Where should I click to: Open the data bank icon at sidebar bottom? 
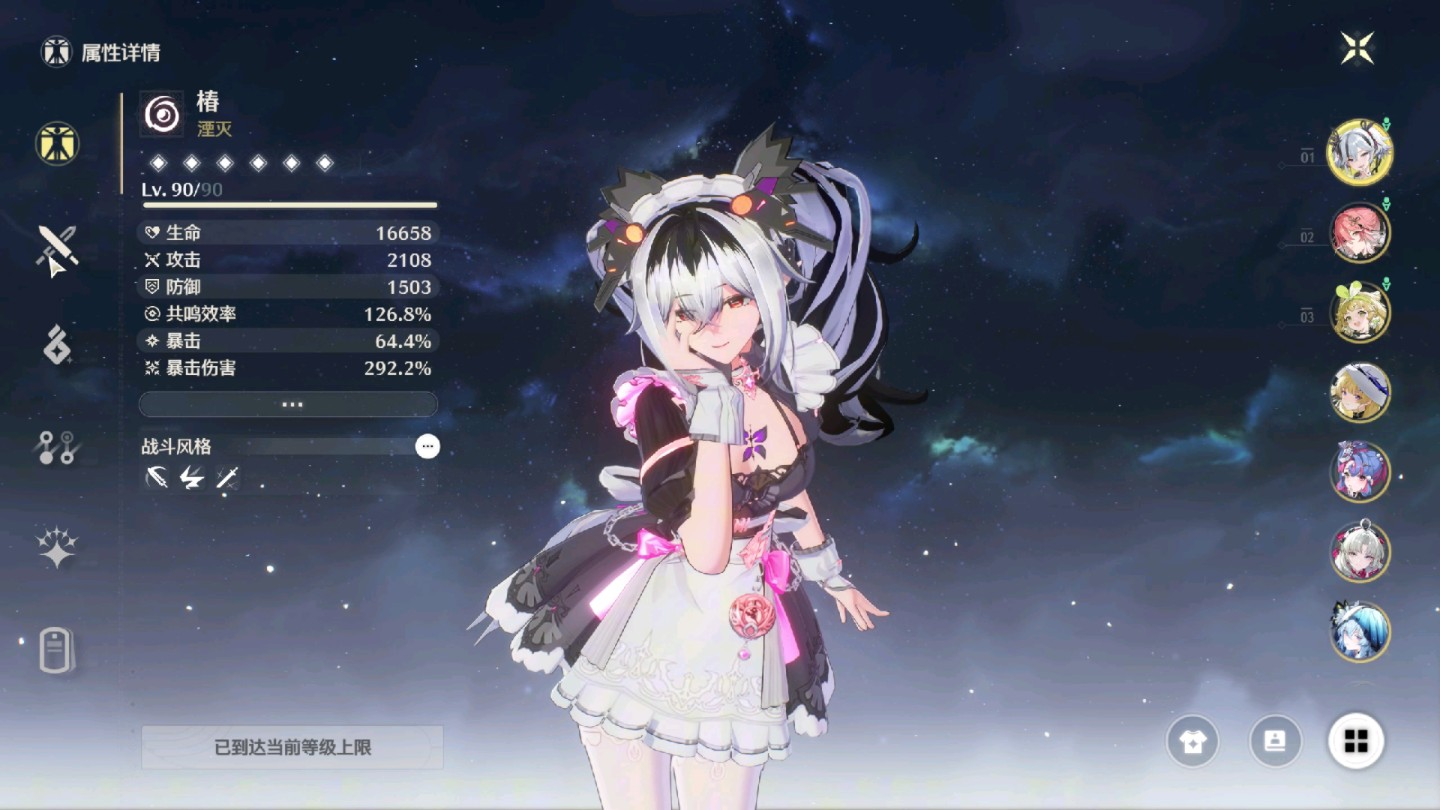[55, 650]
